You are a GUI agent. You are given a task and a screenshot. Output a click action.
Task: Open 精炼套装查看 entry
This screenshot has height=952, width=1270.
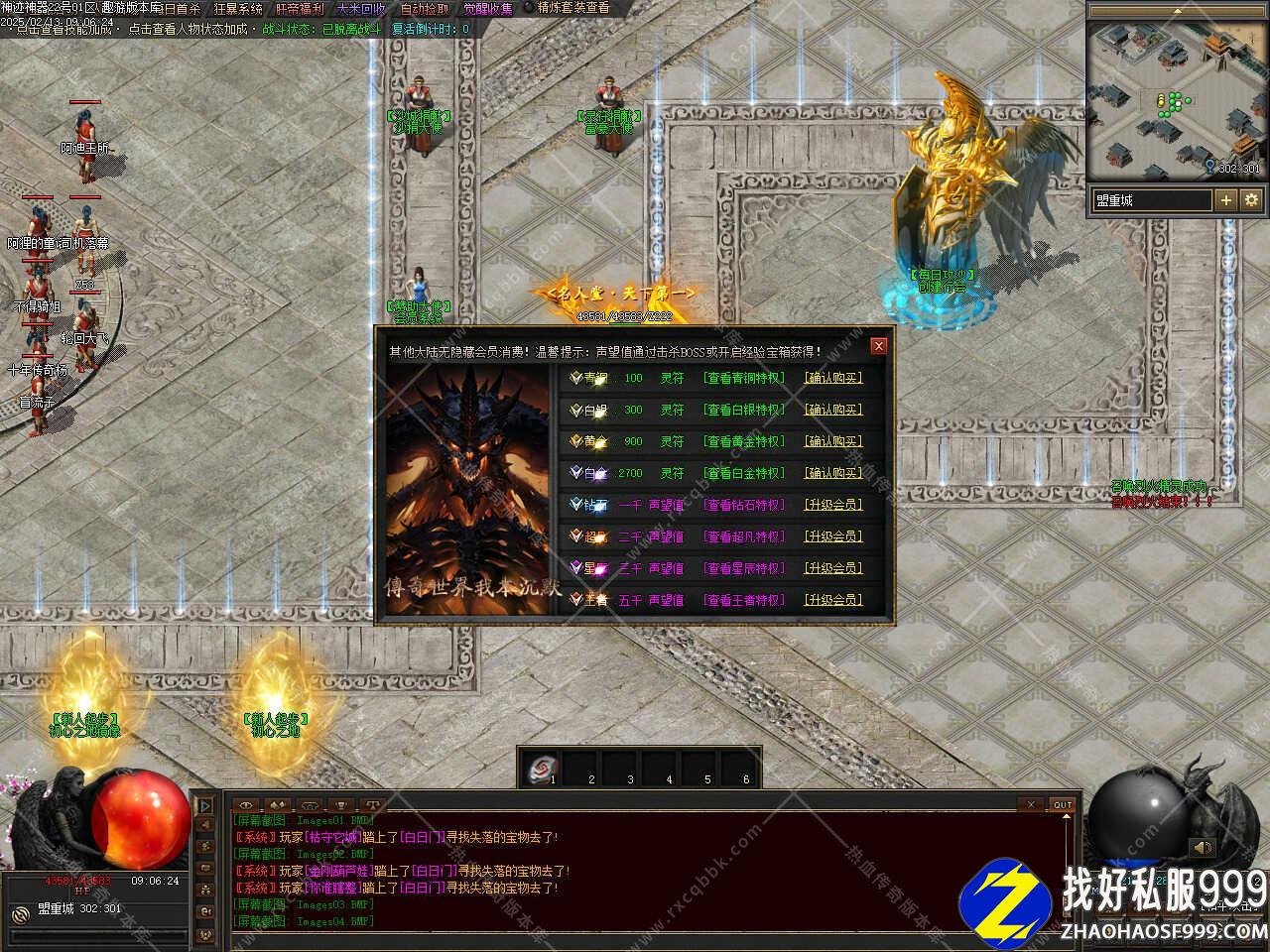click(x=573, y=8)
